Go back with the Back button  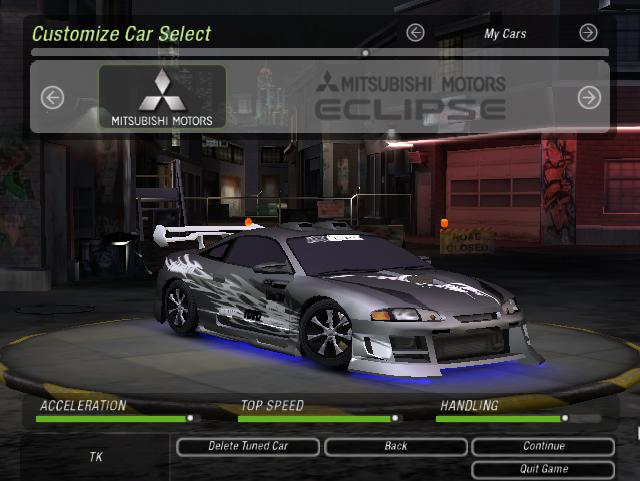coord(396,446)
